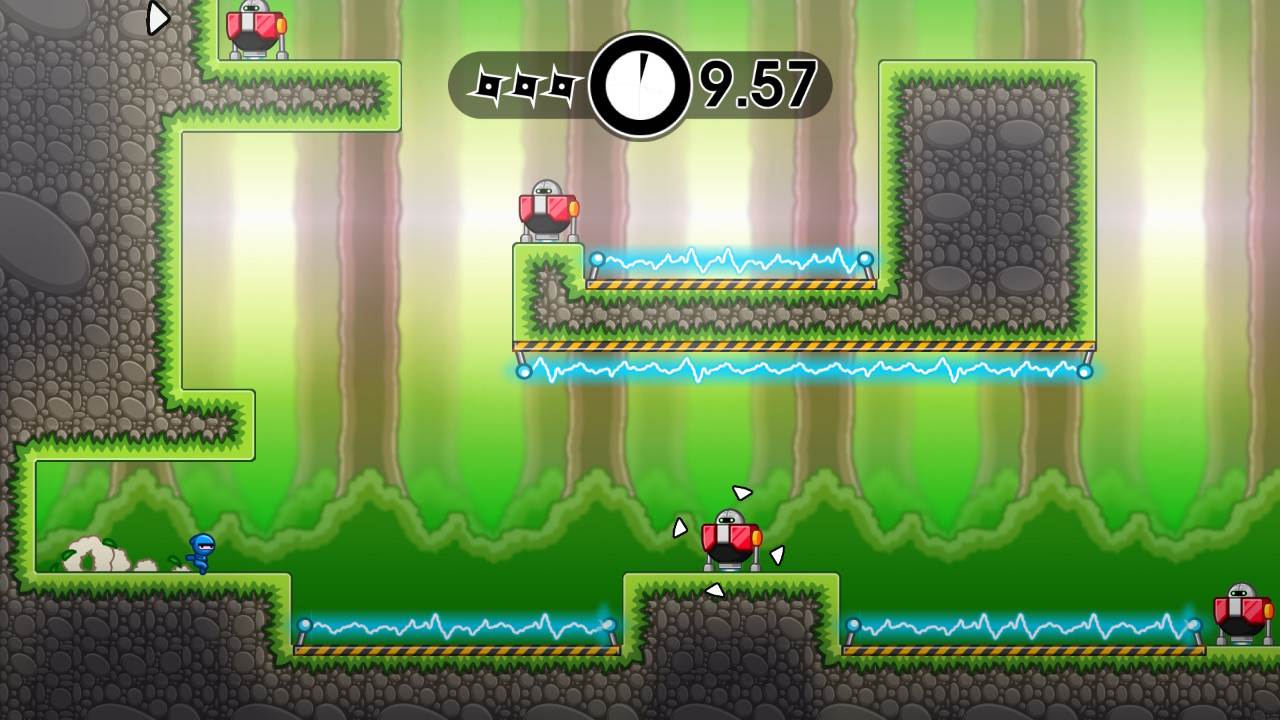This screenshot has height=720, width=1280.
Task: Select the robot above the upper electric barrier
Action: coord(547,205)
